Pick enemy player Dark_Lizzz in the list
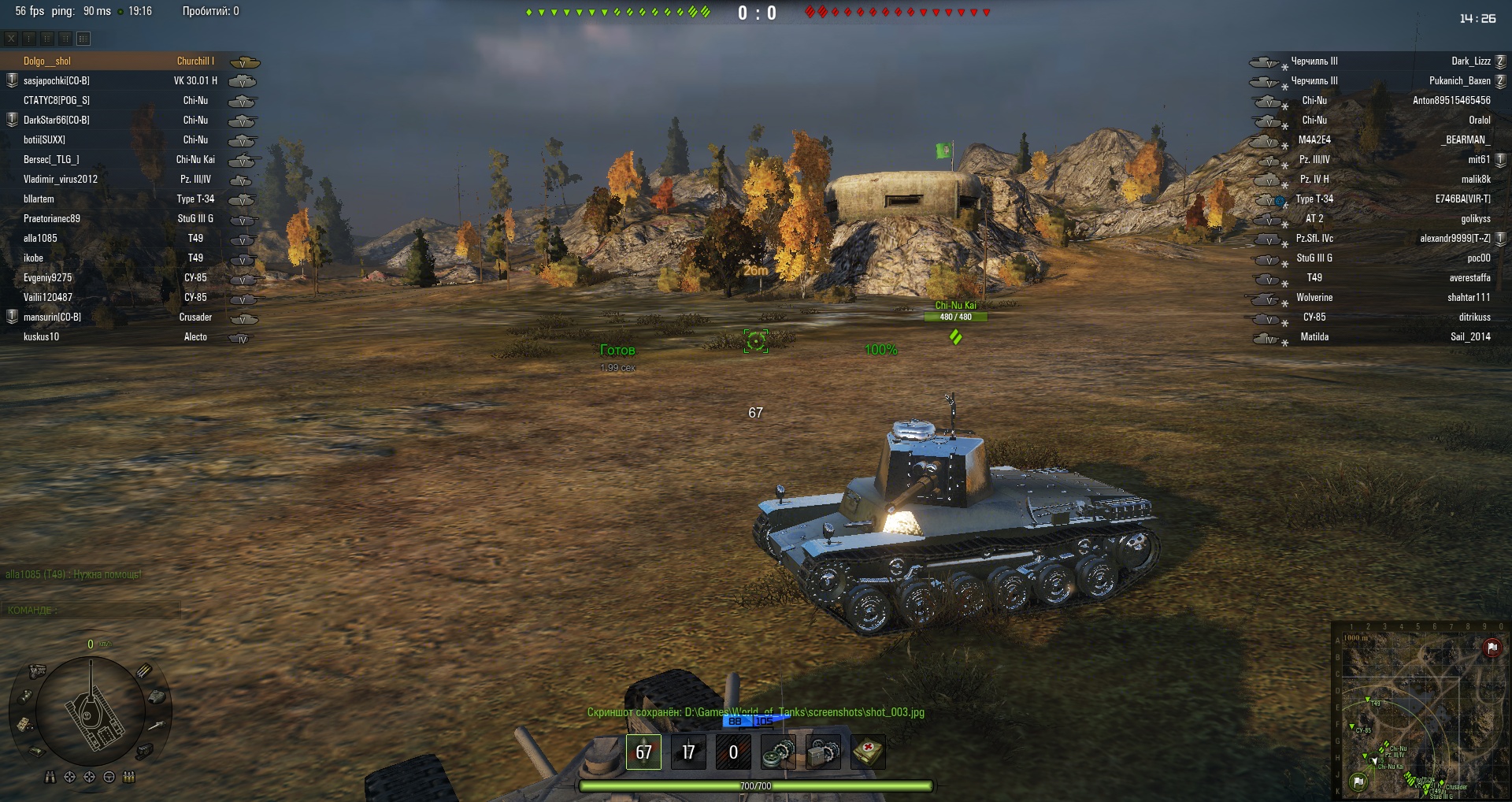The height and width of the screenshot is (802, 1512). [1470, 61]
